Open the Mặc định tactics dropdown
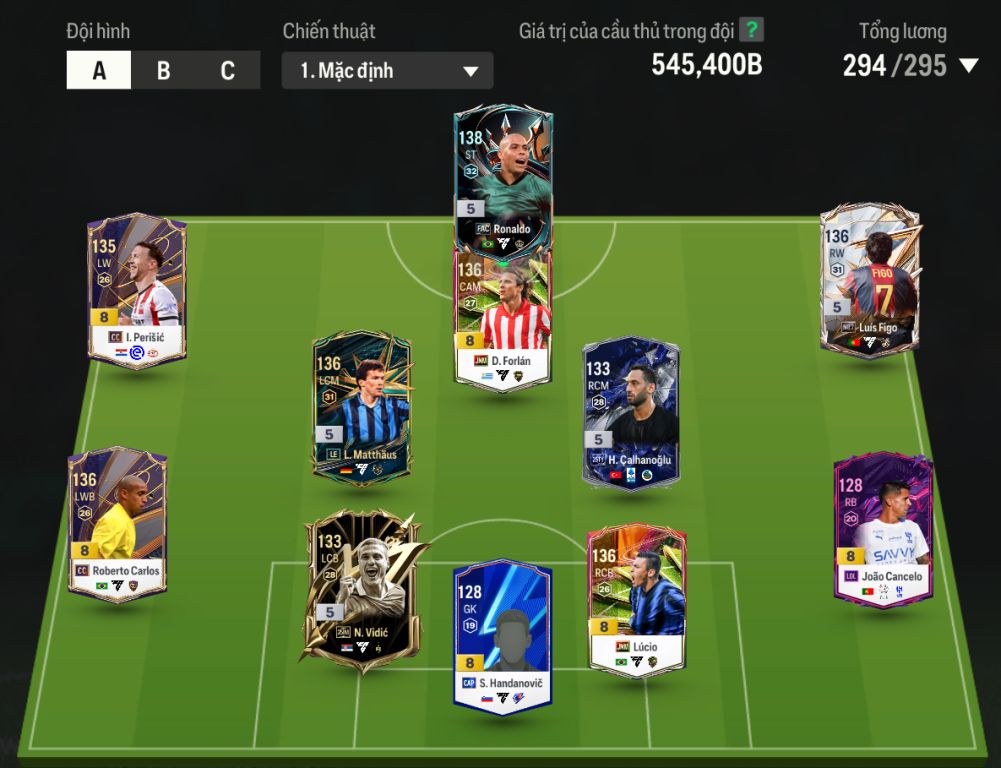Image resolution: width=1001 pixels, height=768 pixels. pyautogui.click(x=387, y=71)
